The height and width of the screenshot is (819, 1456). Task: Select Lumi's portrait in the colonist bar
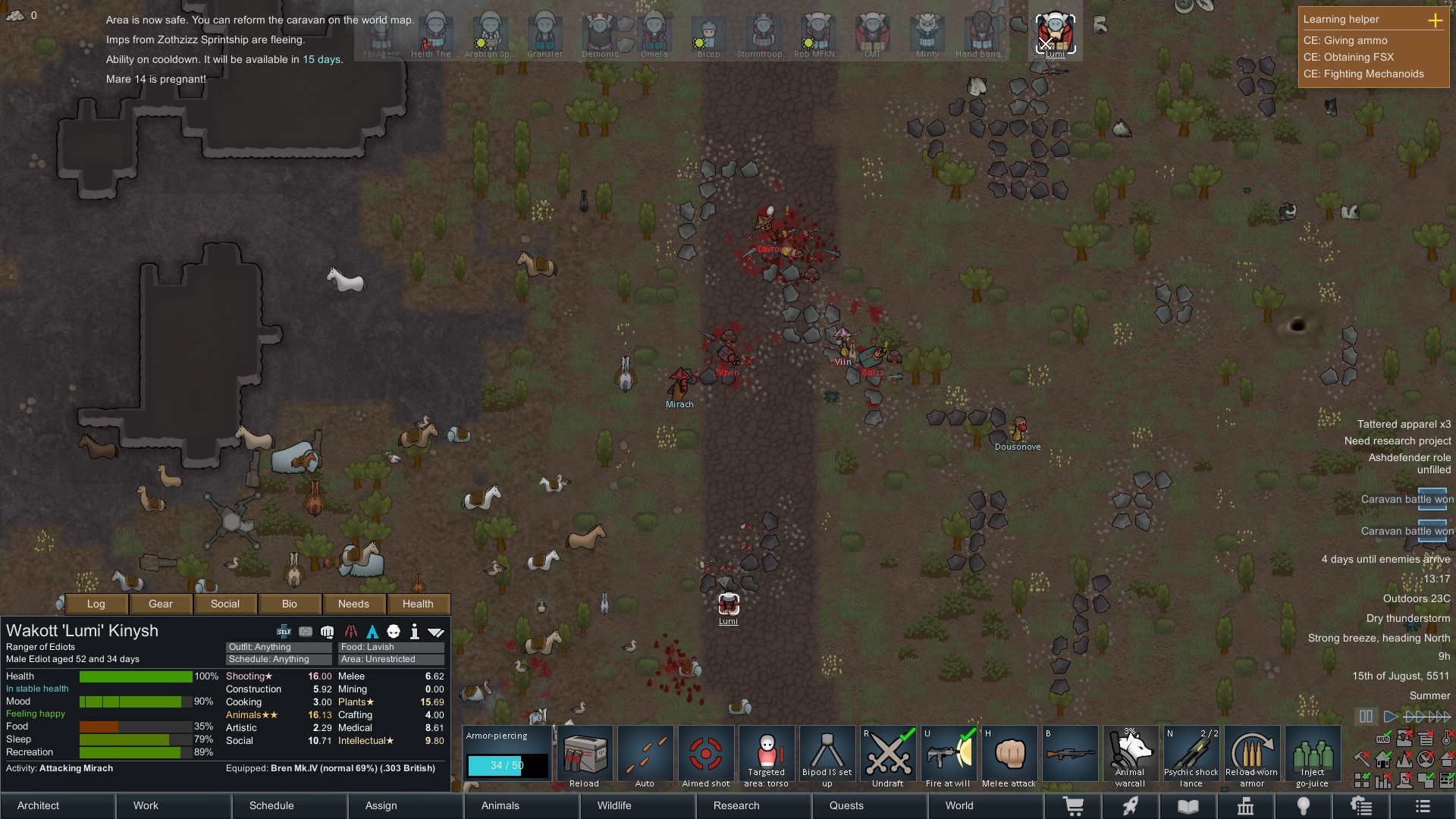click(1055, 32)
